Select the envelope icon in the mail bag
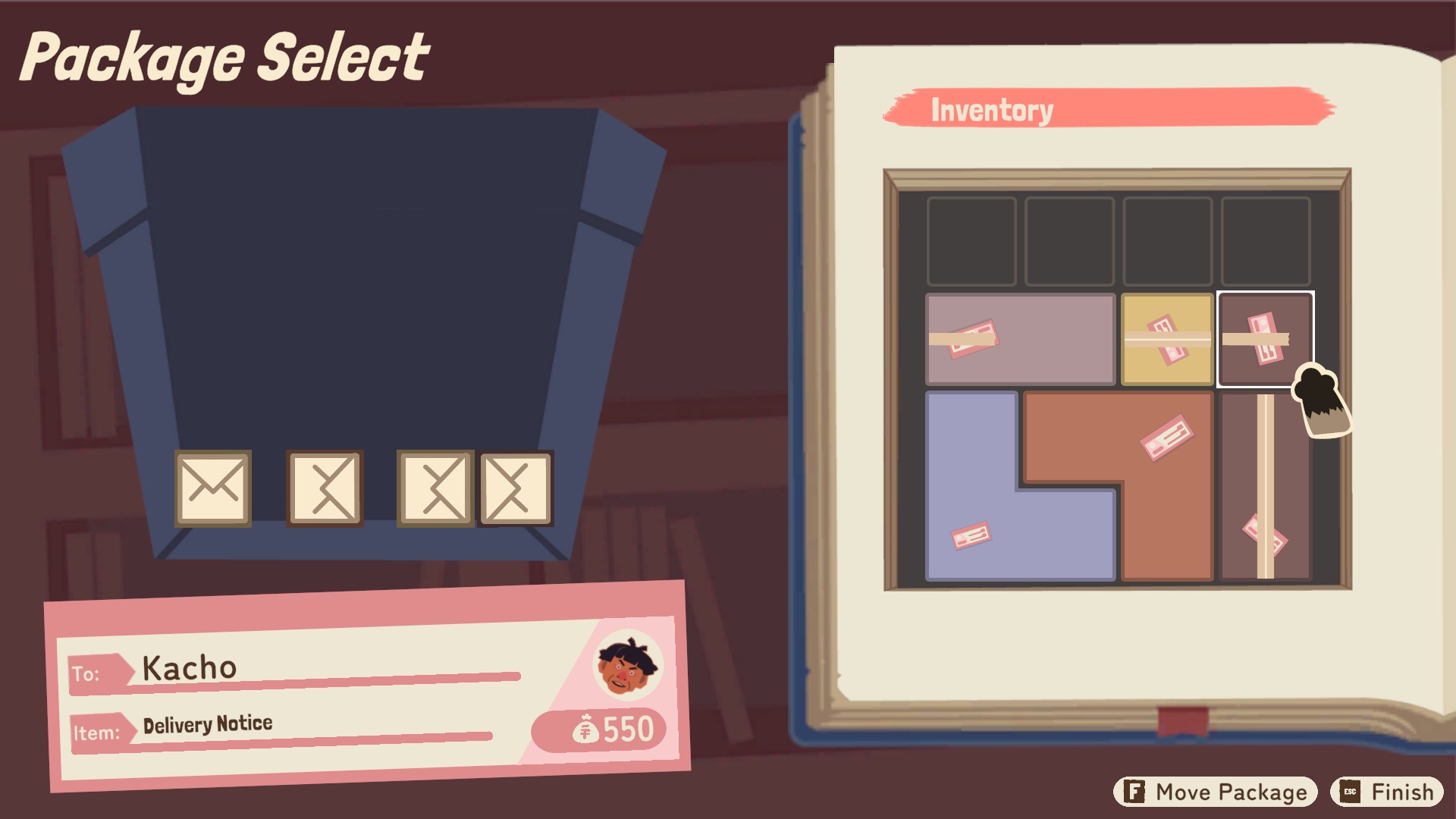This screenshot has height=819, width=1456. [213, 489]
